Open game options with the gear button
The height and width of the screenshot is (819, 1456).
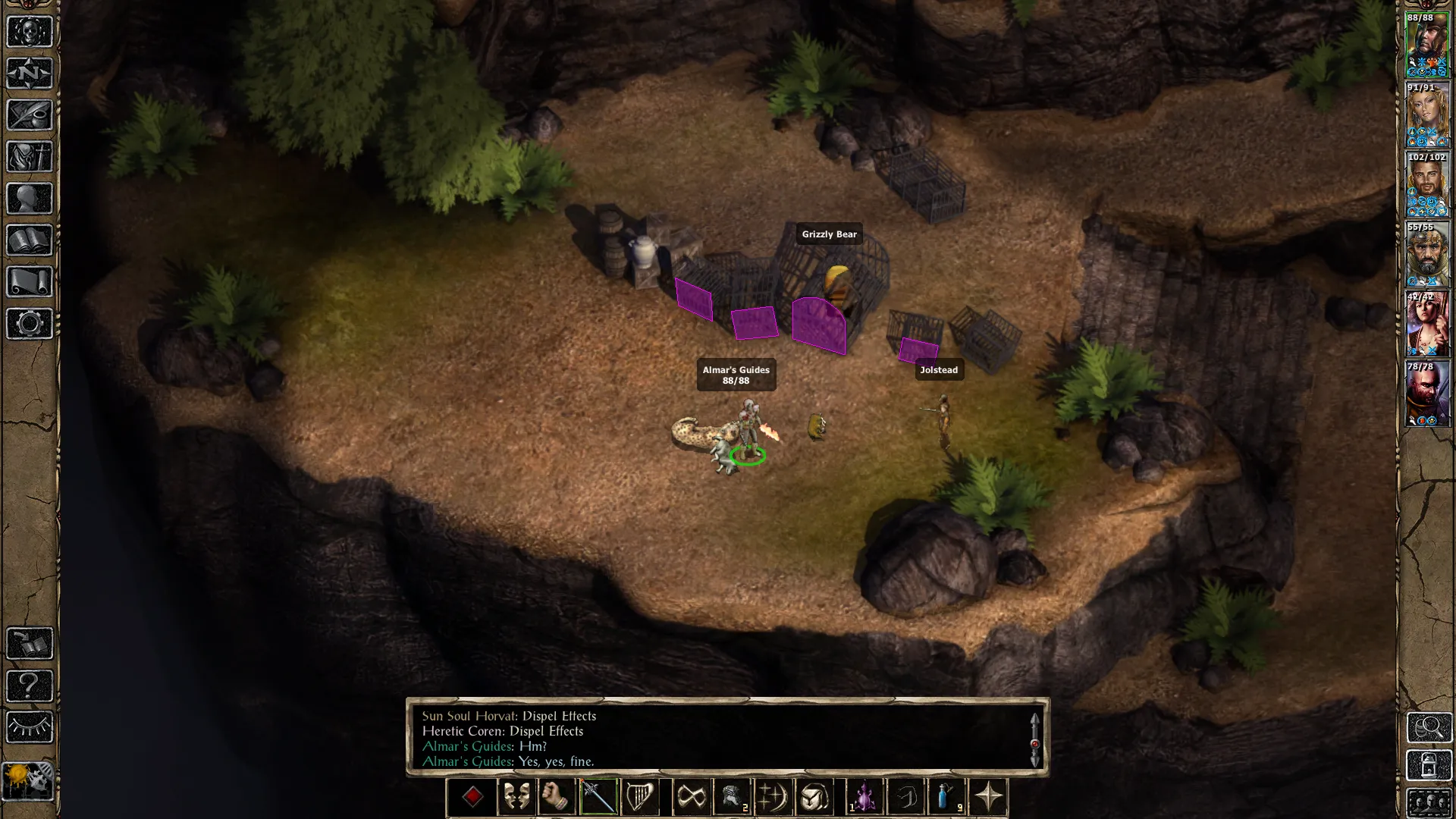tap(30, 324)
